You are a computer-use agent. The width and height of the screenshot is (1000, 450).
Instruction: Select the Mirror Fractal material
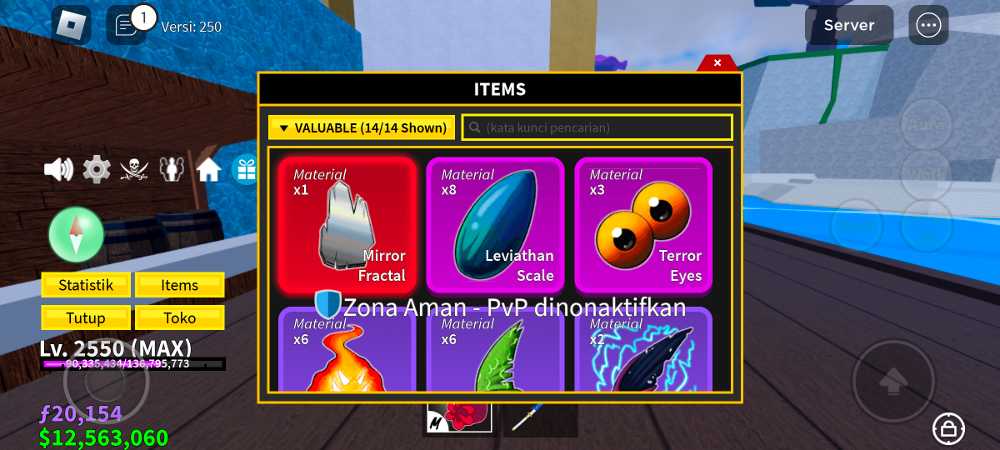click(x=347, y=225)
